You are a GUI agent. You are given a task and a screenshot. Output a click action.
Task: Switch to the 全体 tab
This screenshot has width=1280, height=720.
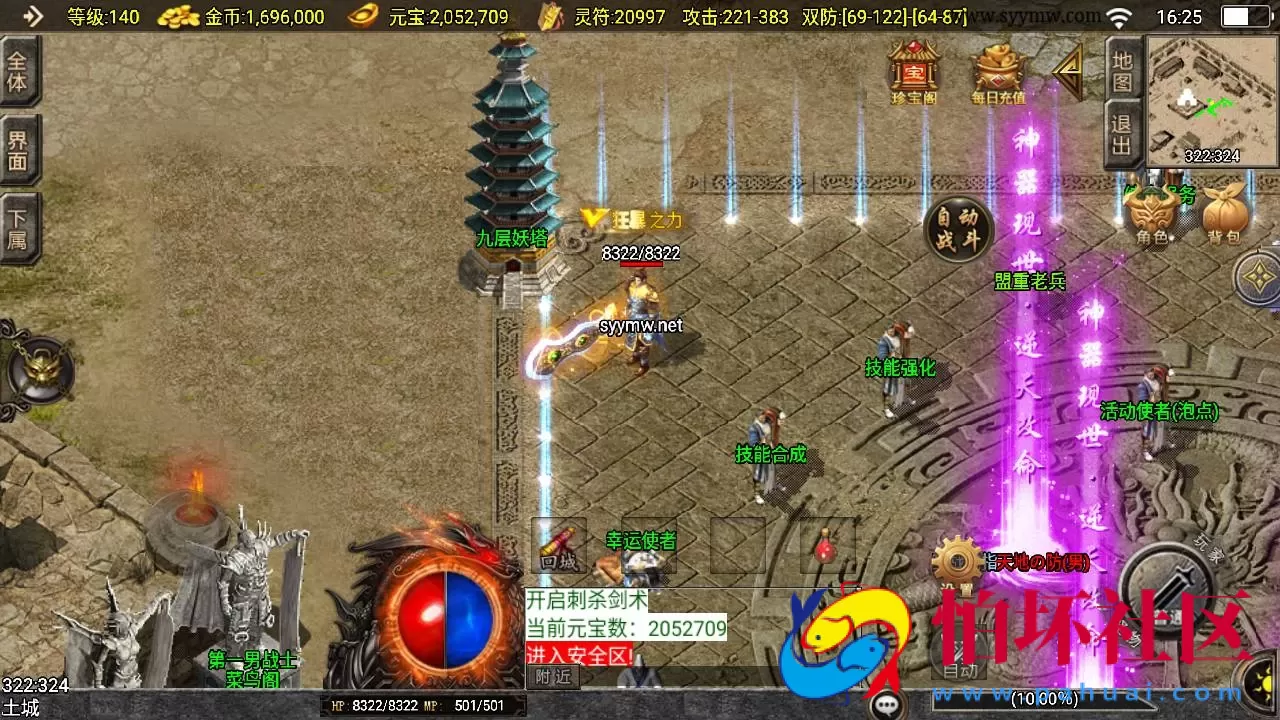pyautogui.click(x=18, y=70)
